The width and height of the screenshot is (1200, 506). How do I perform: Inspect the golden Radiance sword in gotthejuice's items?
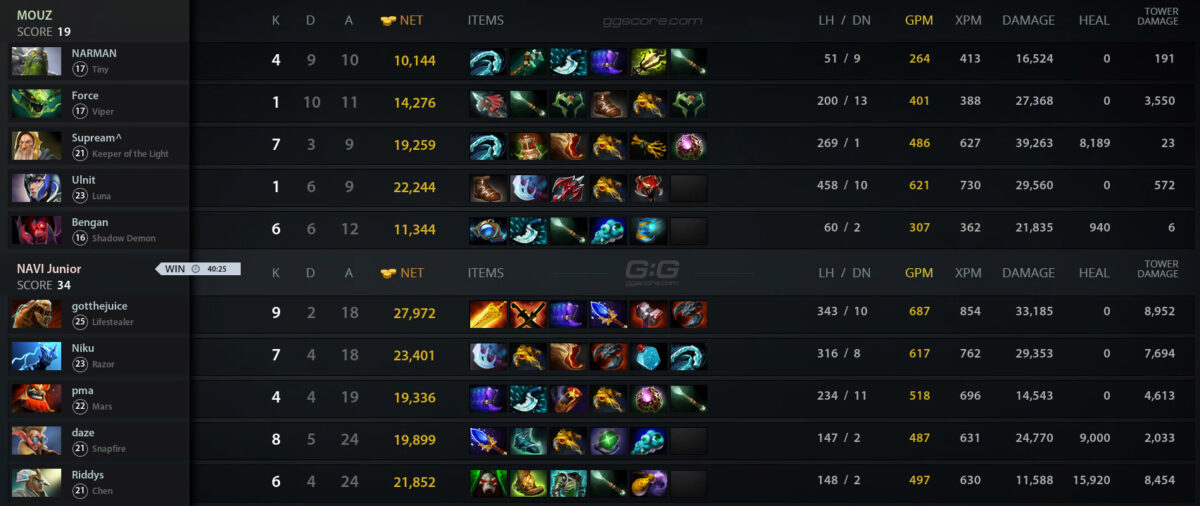(x=488, y=315)
